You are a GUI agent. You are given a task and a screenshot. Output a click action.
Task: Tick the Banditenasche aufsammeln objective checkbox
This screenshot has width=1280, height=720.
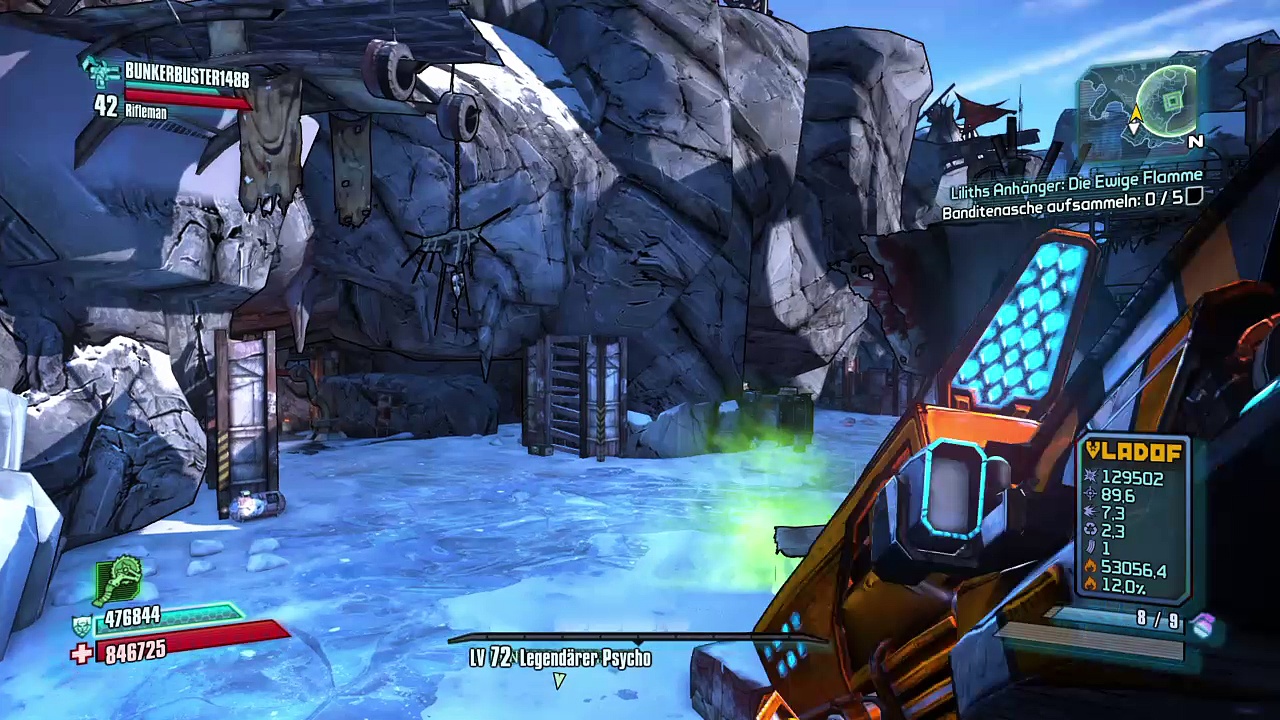(x=1193, y=198)
